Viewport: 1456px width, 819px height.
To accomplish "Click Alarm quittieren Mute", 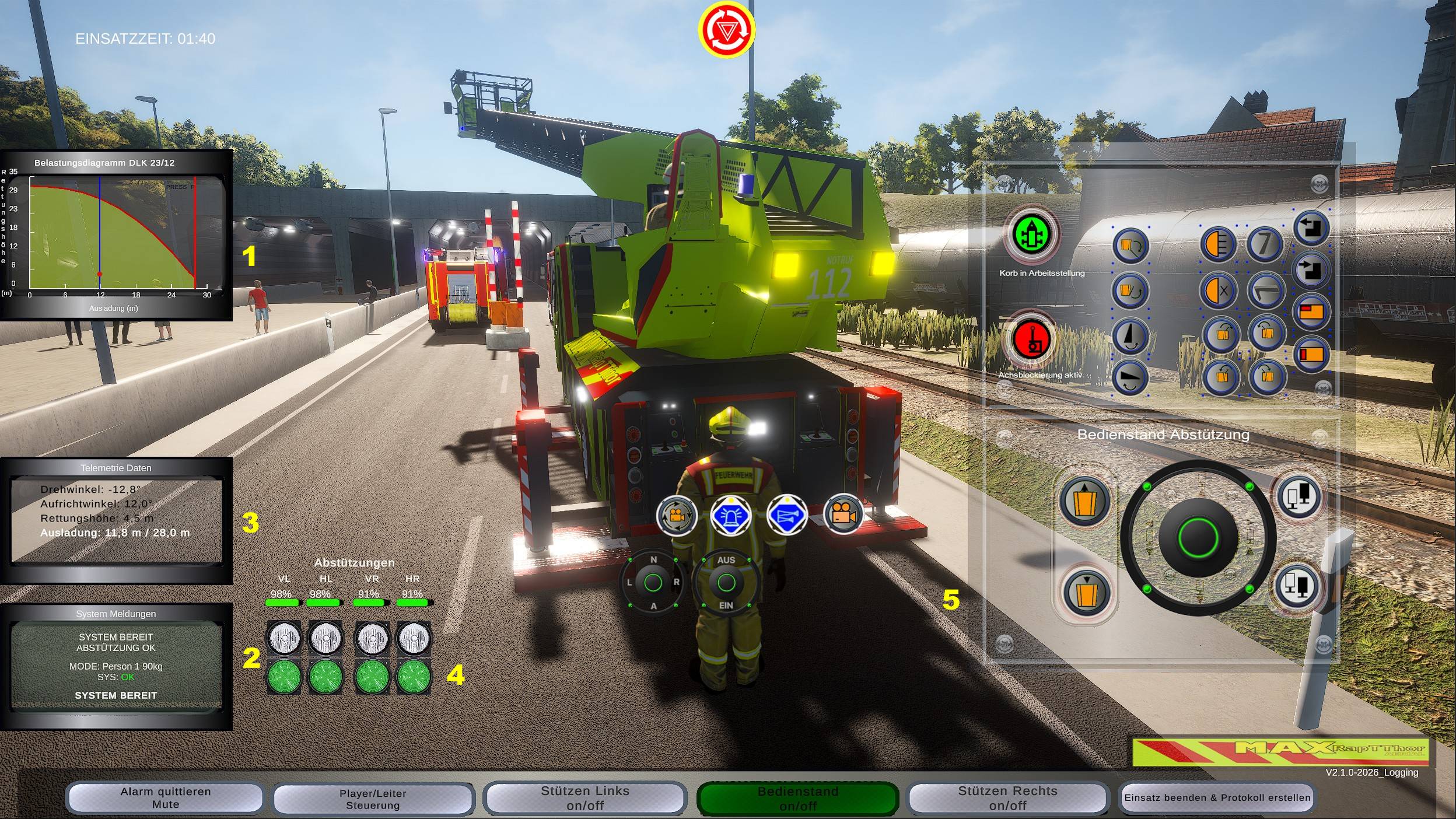I will click(x=164, y=798).
